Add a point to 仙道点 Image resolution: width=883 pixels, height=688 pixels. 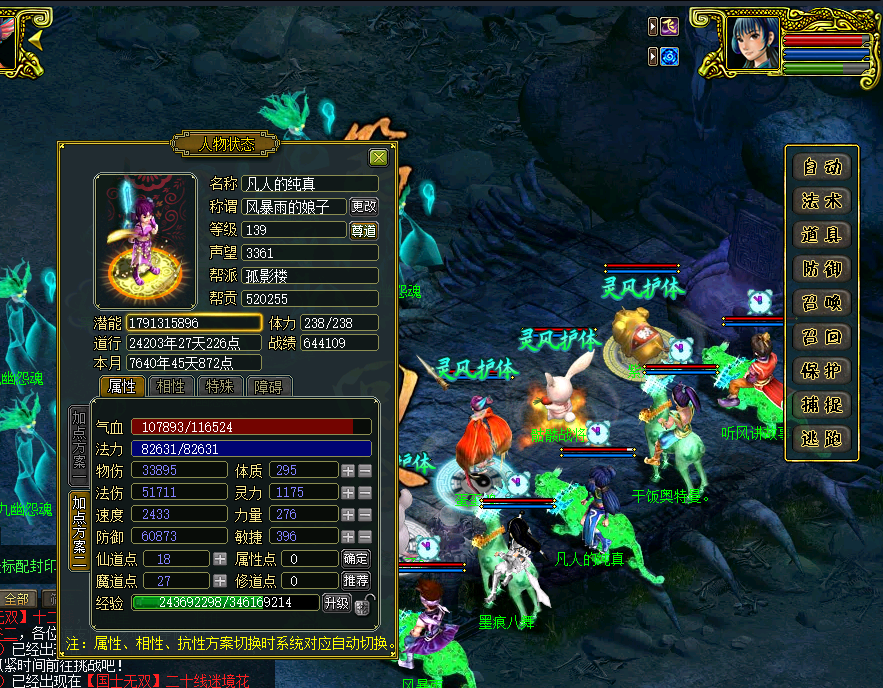tap(220, 559)
